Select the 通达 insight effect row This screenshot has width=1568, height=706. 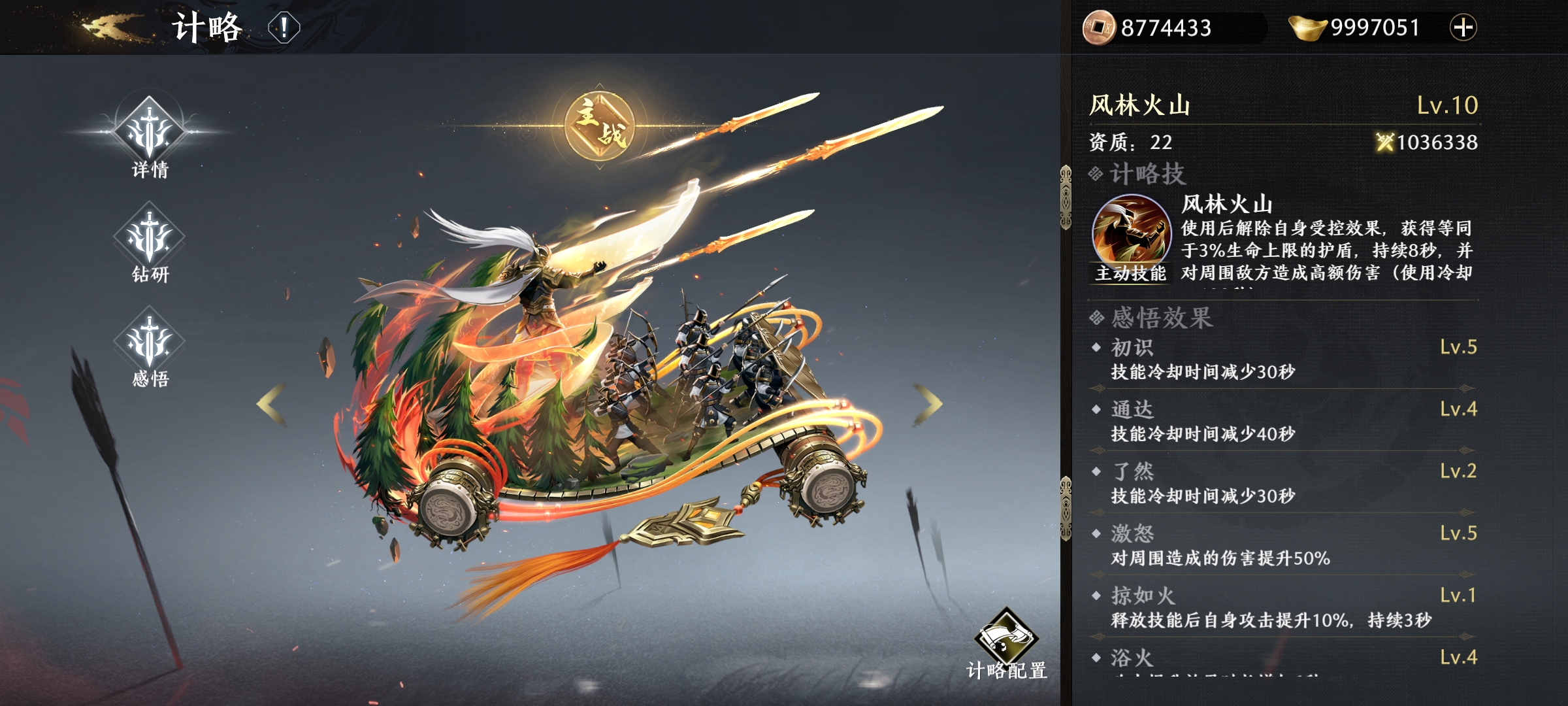click(1284, 422)
